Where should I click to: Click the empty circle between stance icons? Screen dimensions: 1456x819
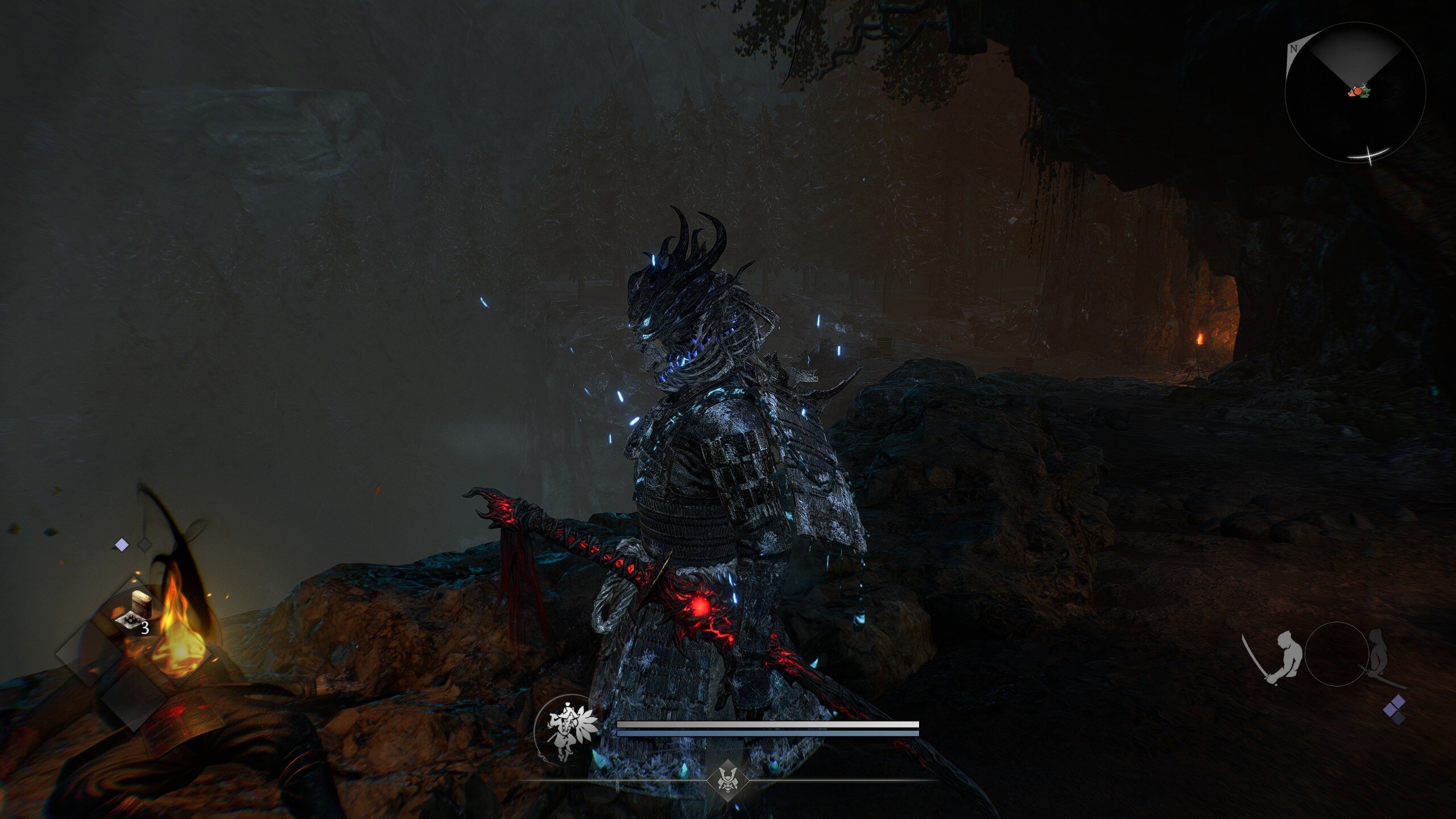pyautogui.click(x=1337, y=654)
